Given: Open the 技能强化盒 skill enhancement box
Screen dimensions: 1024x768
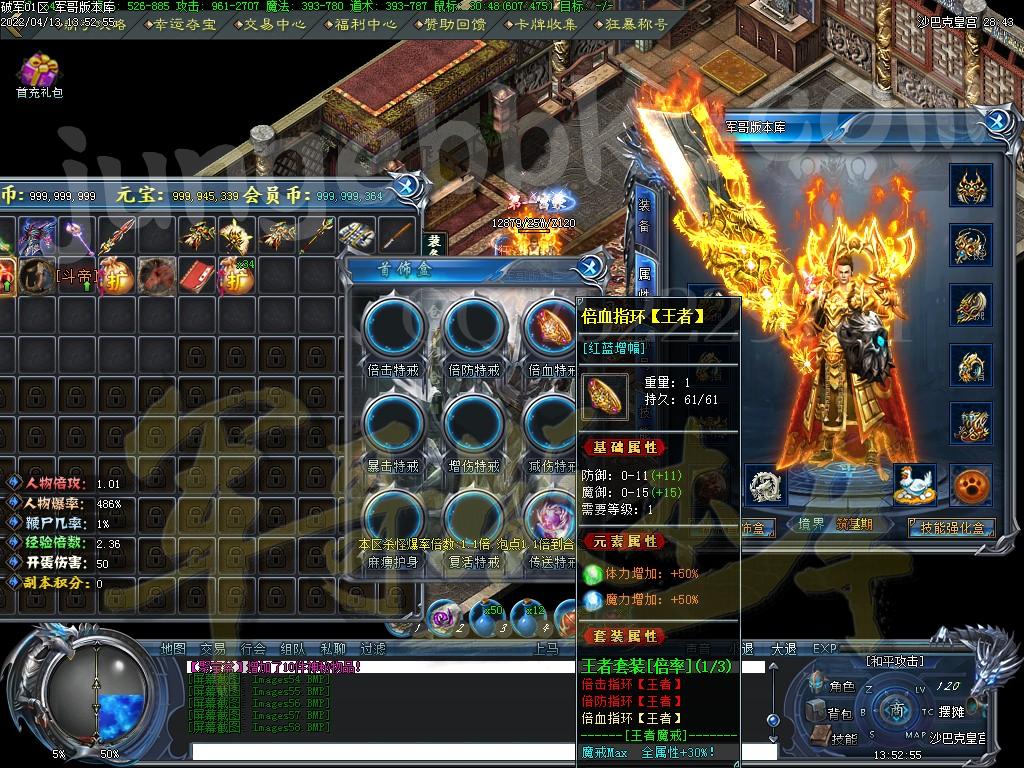Looking at the screenshot, I should pyautogui.click(x=950, y=527).
